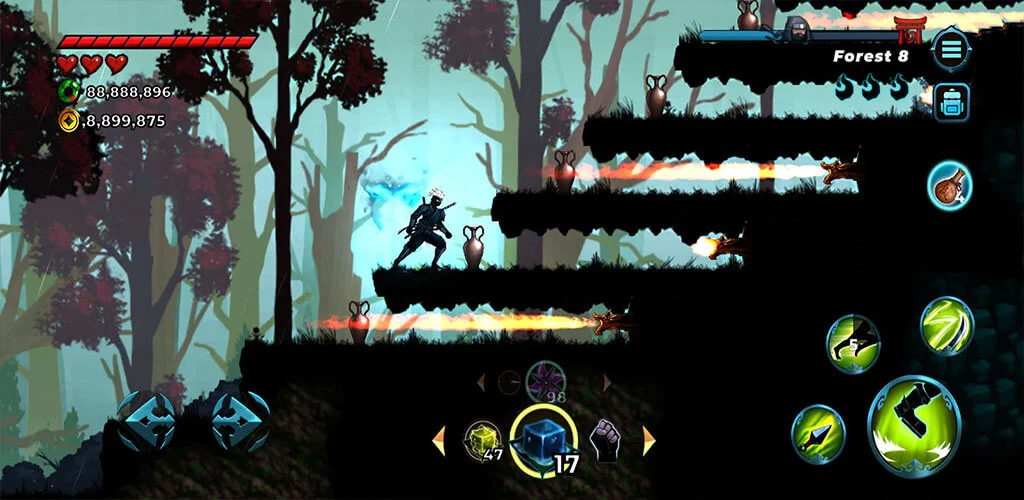Open the pause menu hamburger button
Viewport: 1024px width, 500px height.
click(950, 49)
